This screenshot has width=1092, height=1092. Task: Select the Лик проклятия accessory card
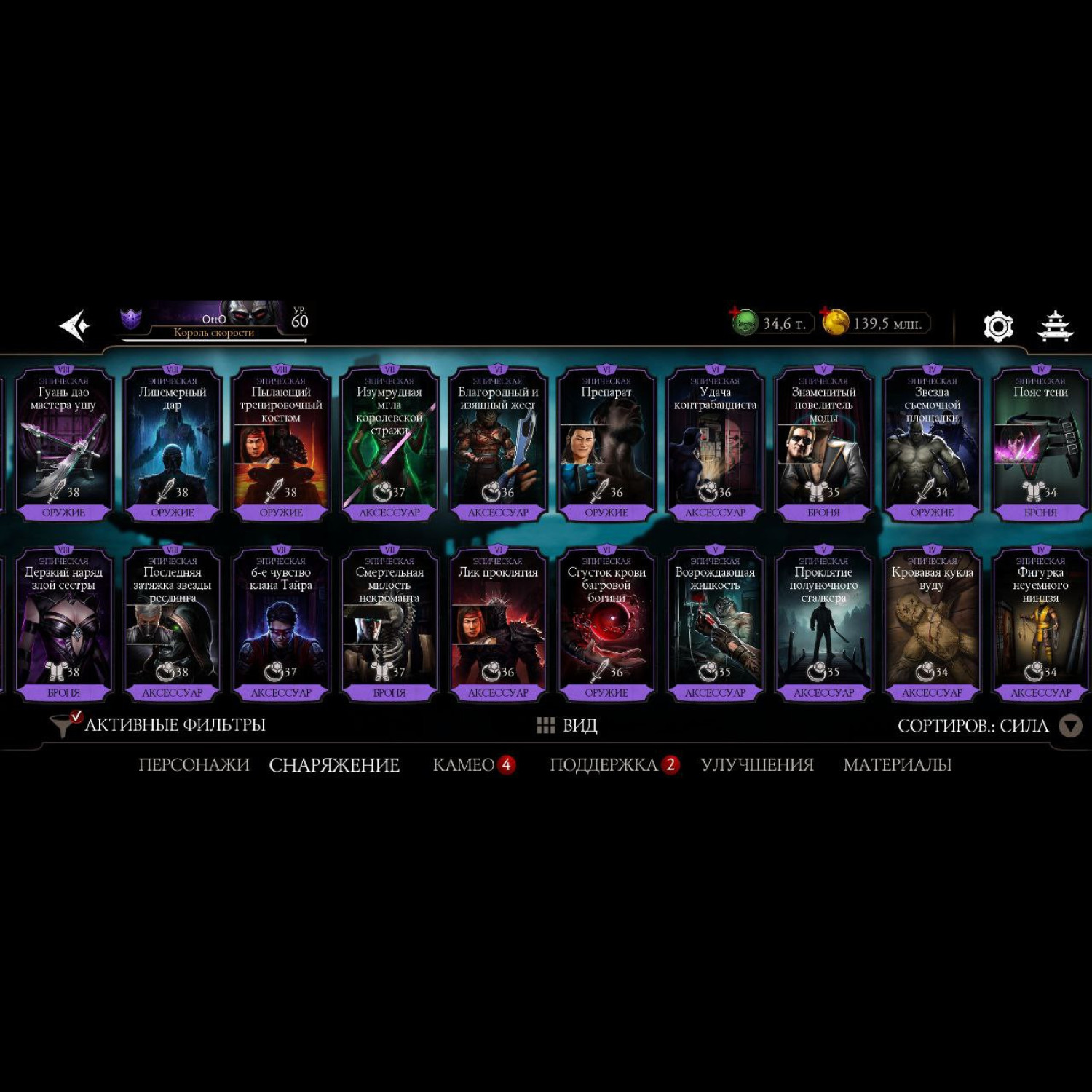coord(498,624)
